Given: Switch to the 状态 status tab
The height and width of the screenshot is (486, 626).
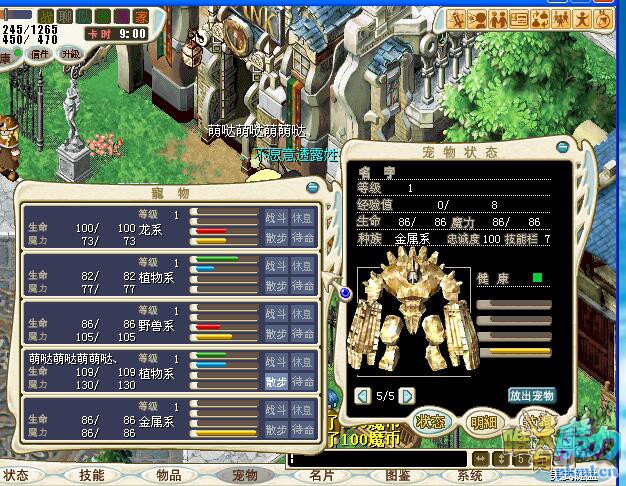Looking at the screenshot, I should [x=431, y=423].
